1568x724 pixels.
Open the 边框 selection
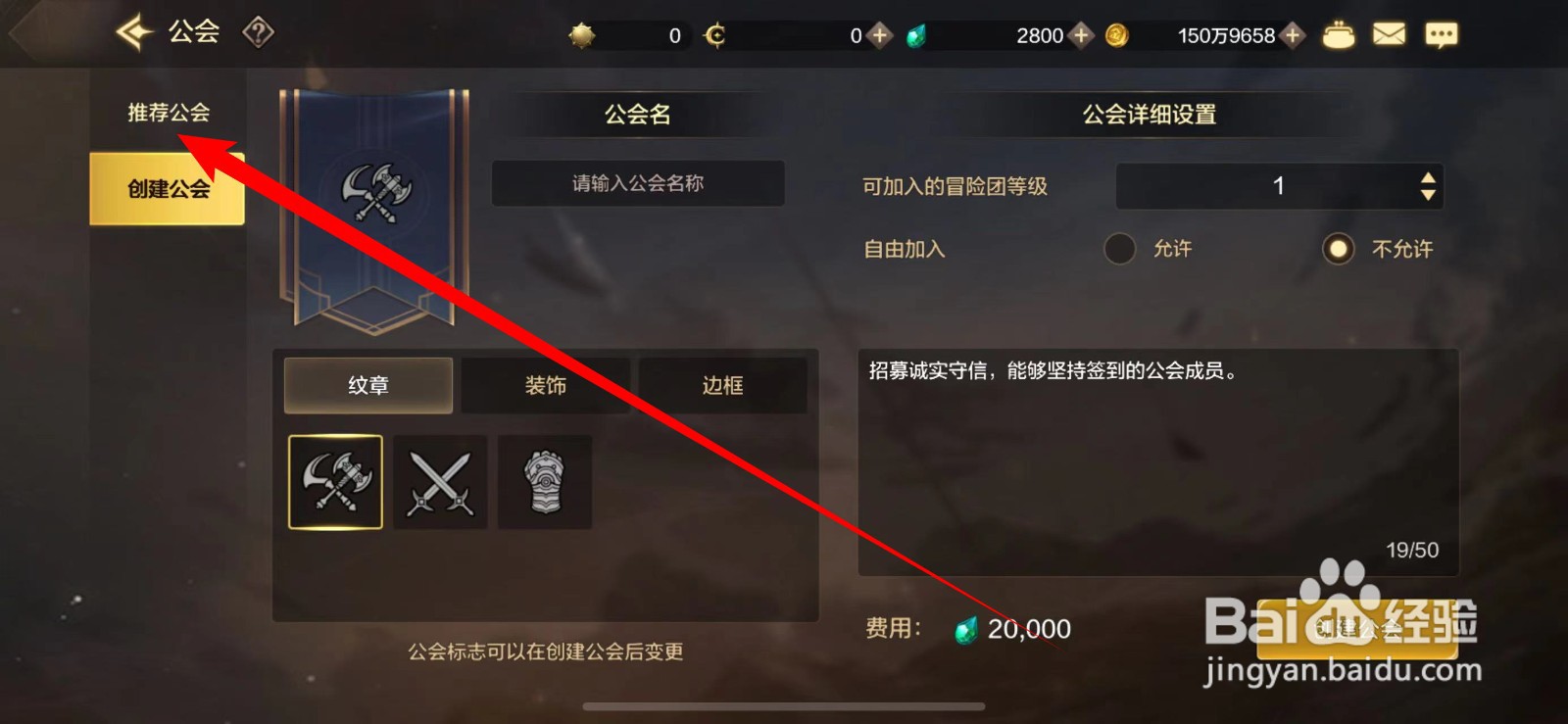click(724, 385)
